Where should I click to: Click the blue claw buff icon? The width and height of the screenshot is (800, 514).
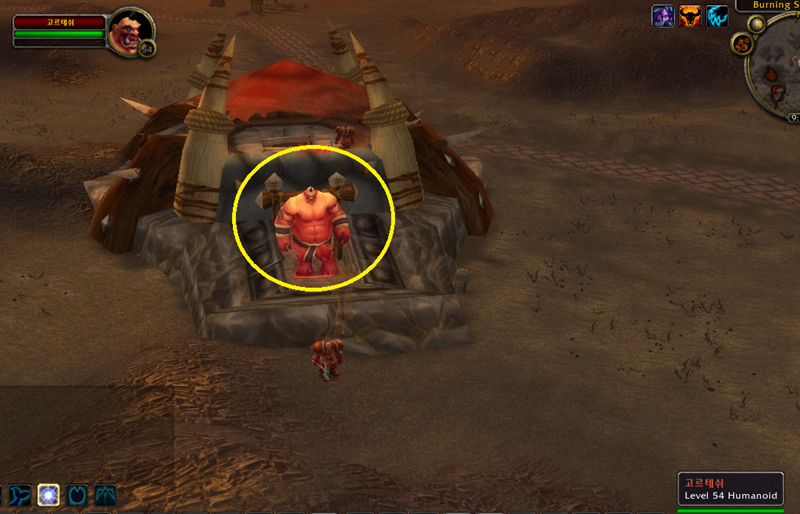pos(717,16)
